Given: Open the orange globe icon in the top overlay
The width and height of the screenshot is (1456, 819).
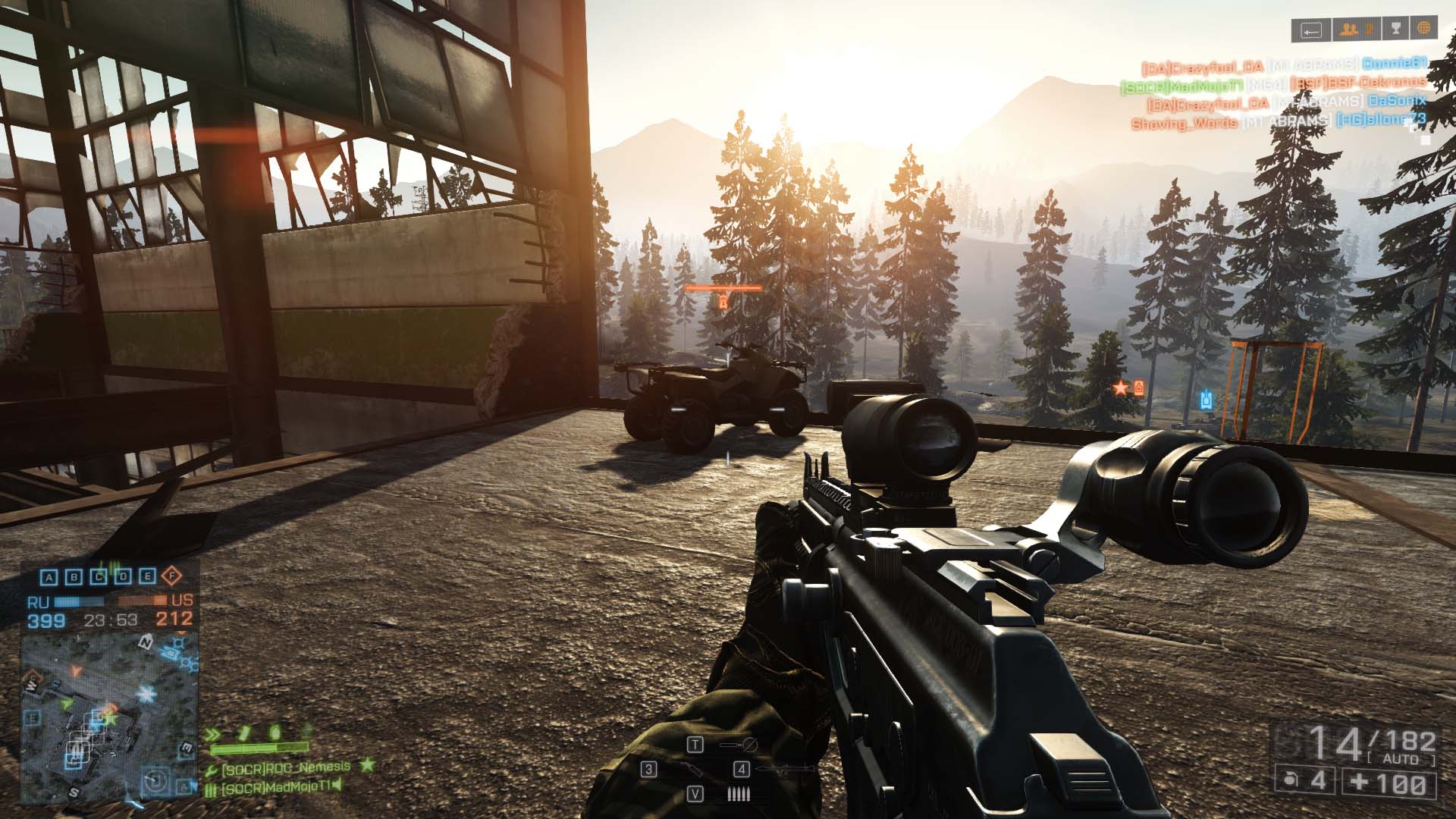Looking at the screenshot, I should [1423, 30].
